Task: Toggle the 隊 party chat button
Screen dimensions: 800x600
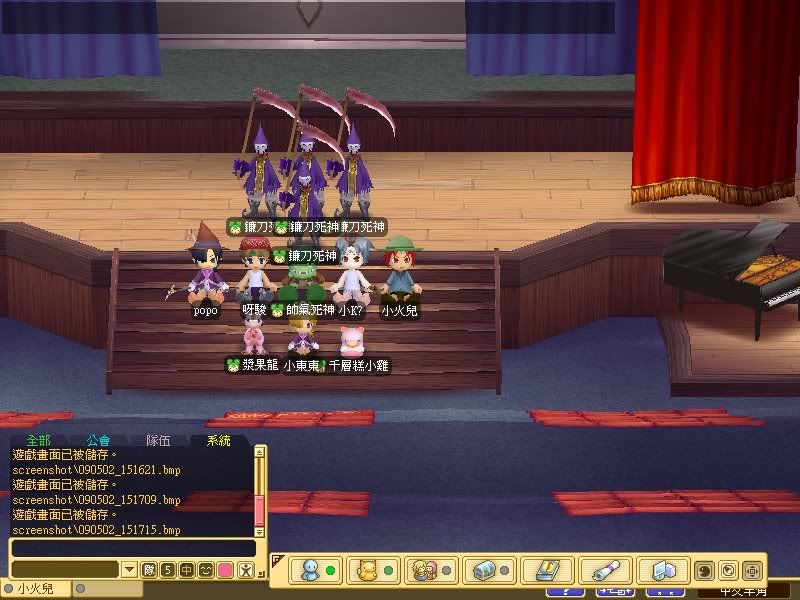Action: point(148,570)
